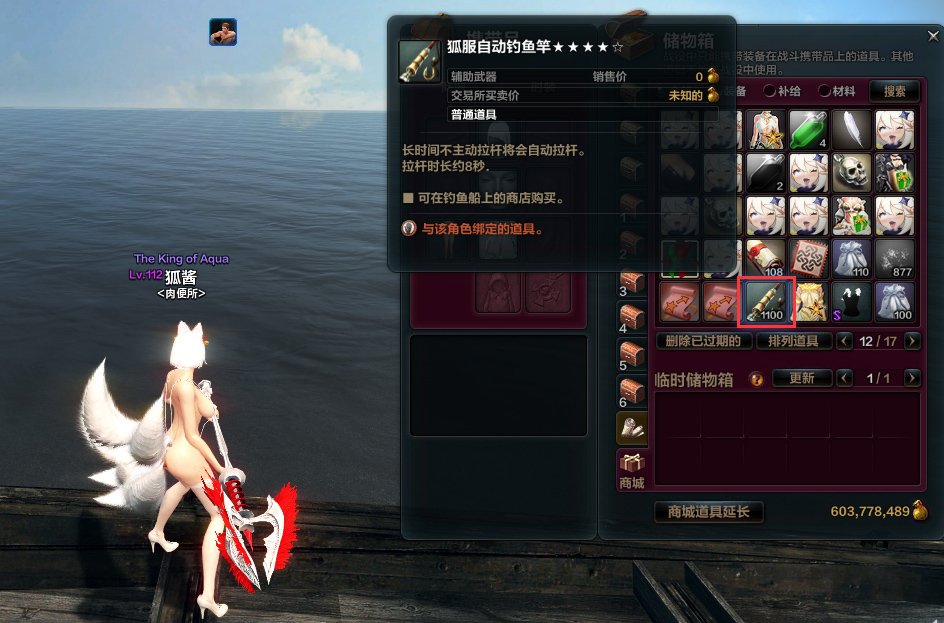944x623 pixels.
Task: Select the white feather item
Action: pyautogui.click(x=852, y=130)
